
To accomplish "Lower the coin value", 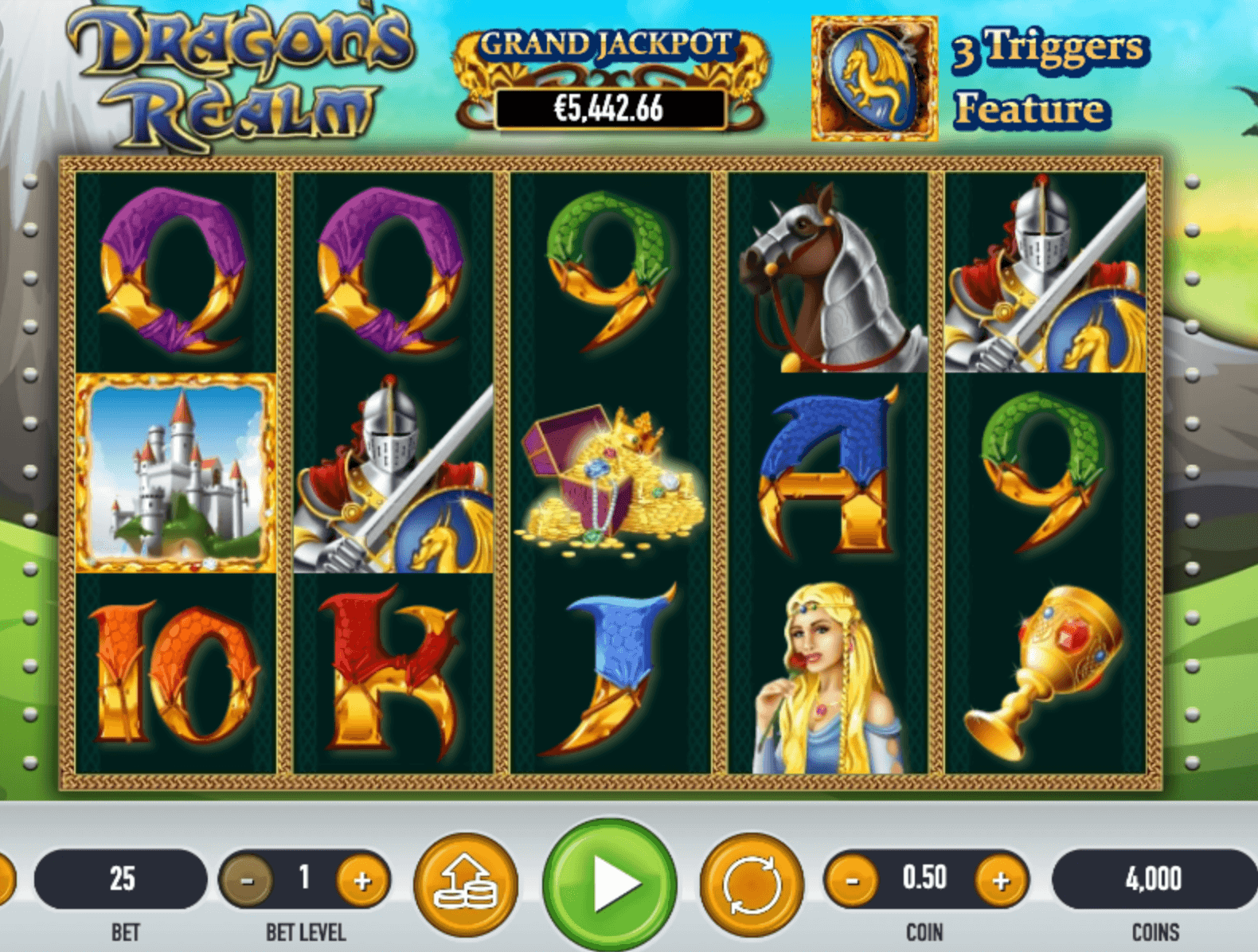I will tap(852, 881).
